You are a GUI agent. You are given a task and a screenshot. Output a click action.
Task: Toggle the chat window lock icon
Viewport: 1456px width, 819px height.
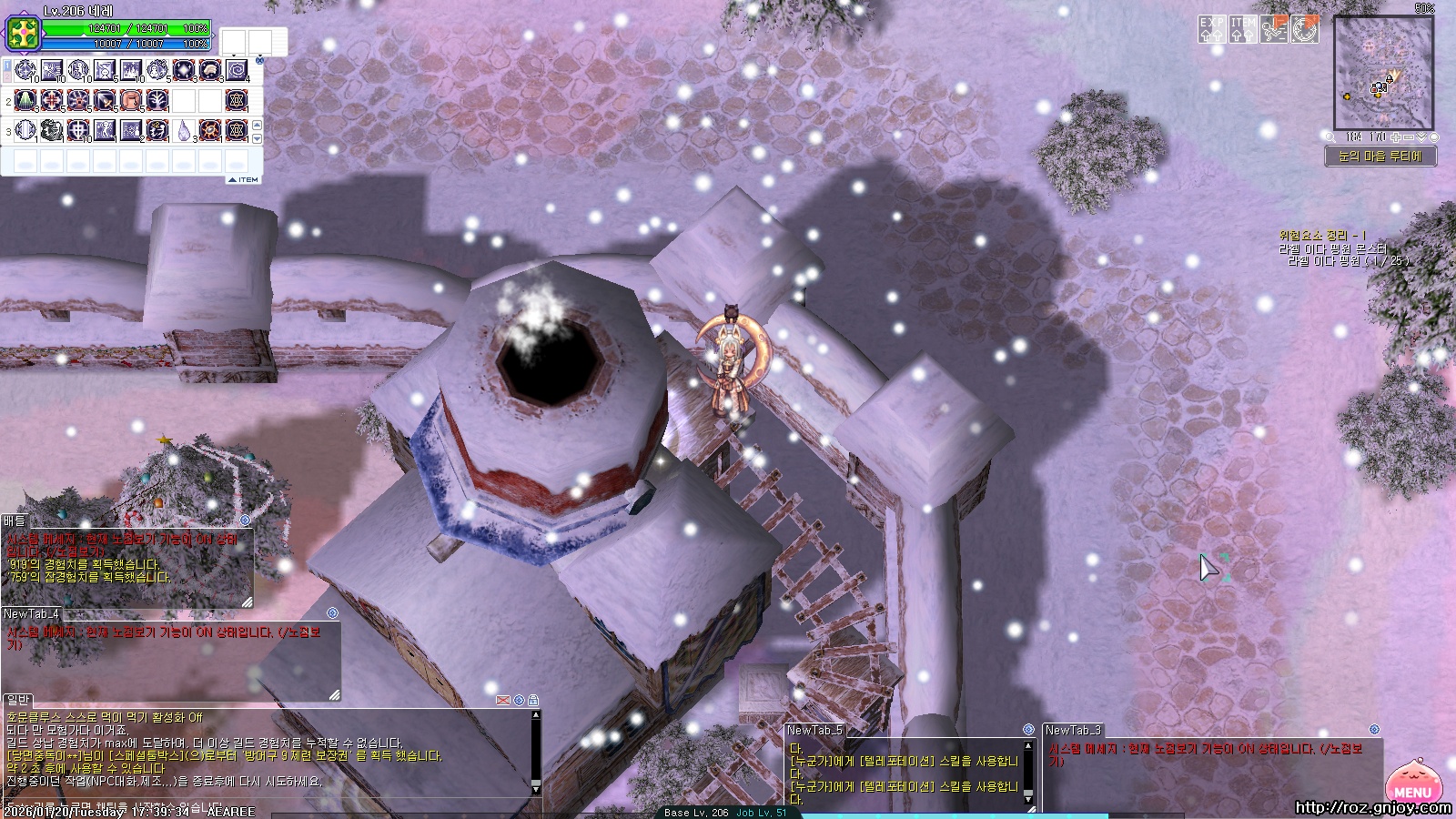pyautogui.click(x=533, y=700)
